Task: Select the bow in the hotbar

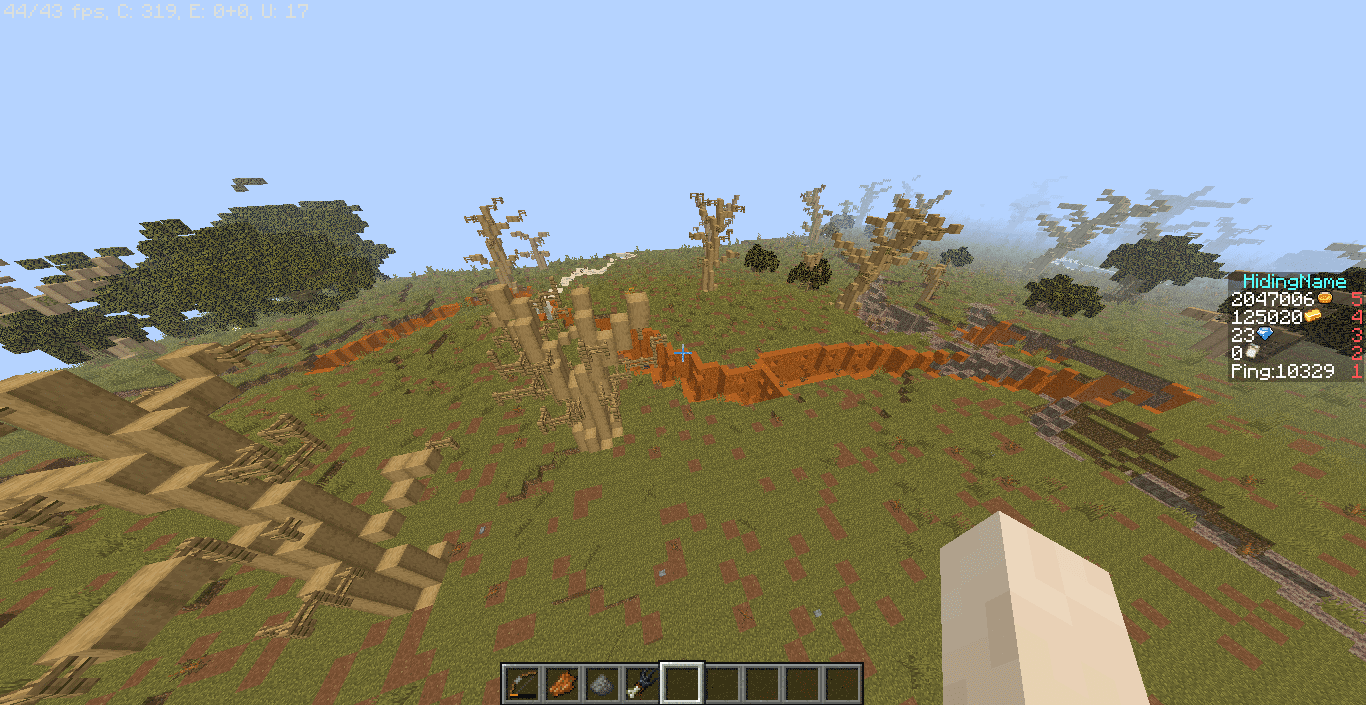Action: click(521, 683)
